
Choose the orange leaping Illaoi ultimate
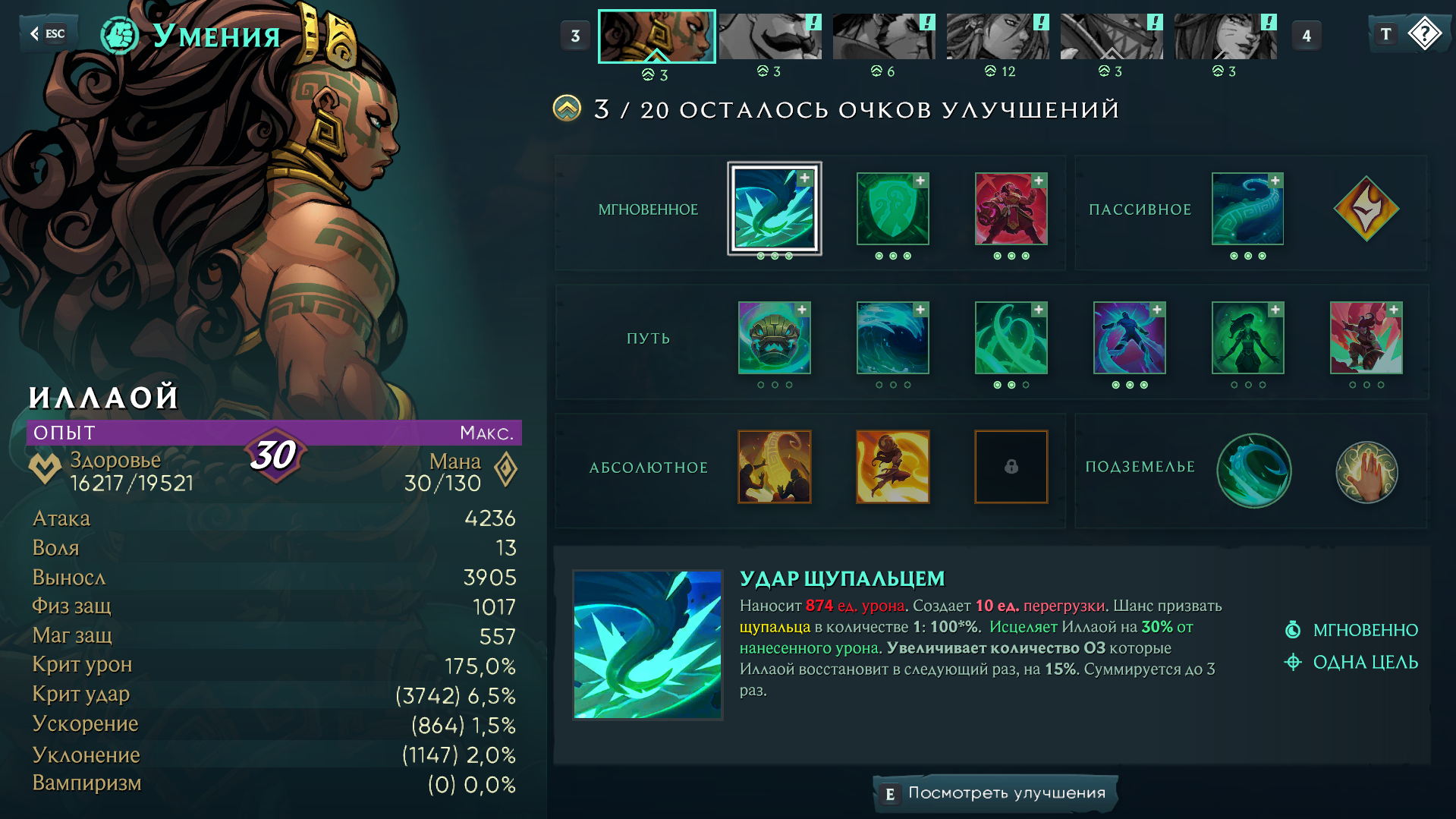pyautogui.click(x=892, y=467)
